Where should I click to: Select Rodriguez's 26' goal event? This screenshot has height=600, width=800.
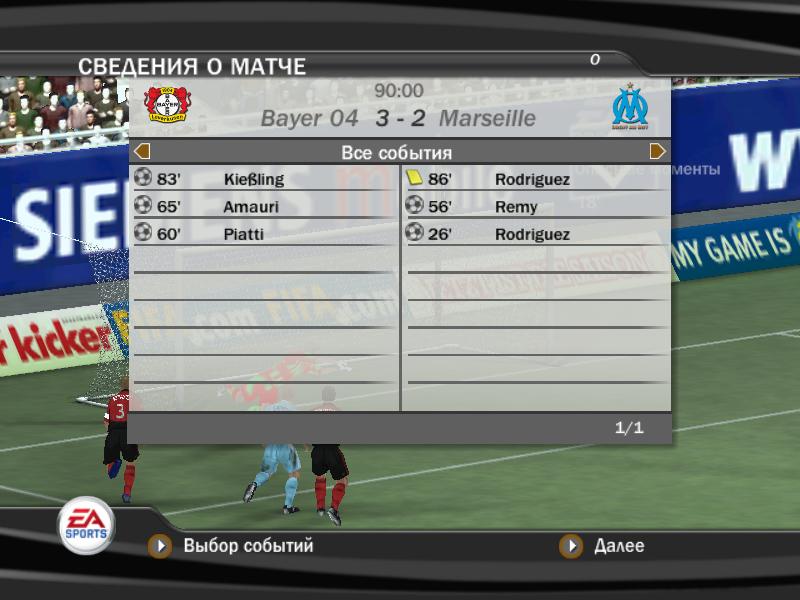point(535,234)
